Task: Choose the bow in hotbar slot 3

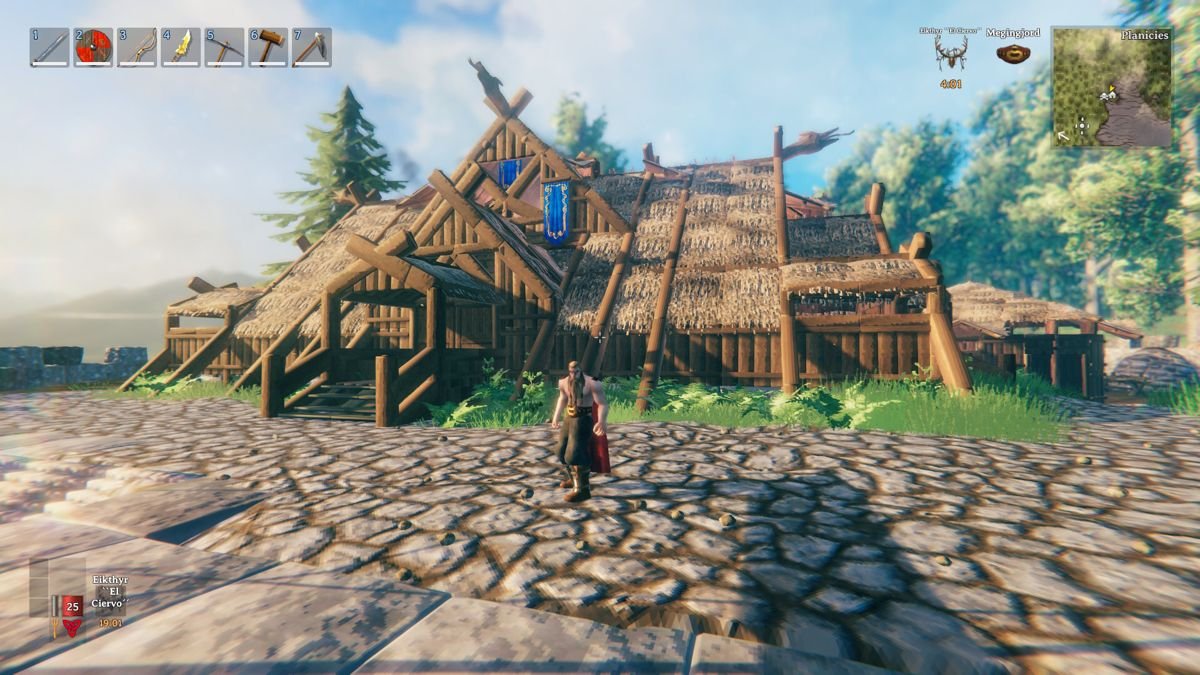Action: (137, 47)
